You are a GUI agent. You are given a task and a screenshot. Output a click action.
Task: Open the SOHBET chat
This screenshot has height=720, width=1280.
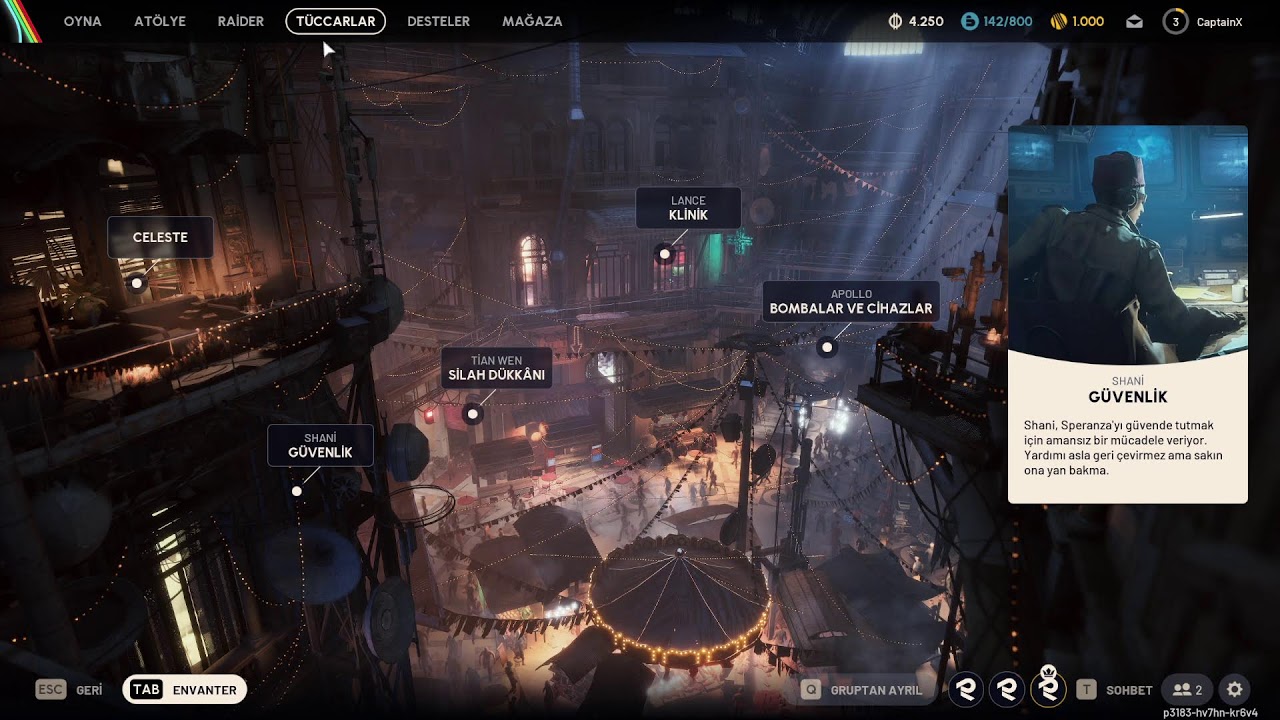tap(1115, 690)
